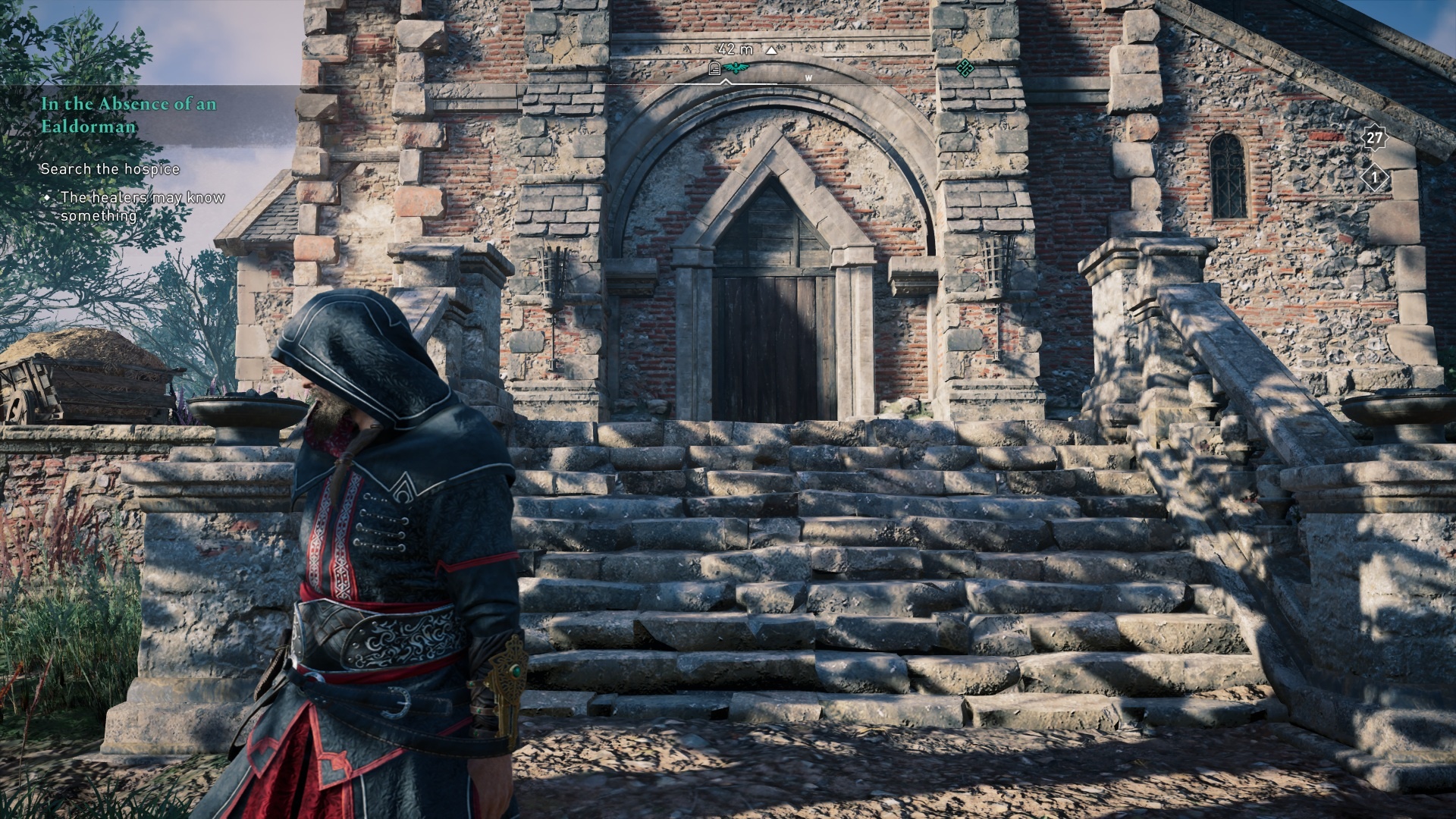Open the star-shaped badge showing 27
This screenshot has width=1456, height=819.
coord(1374,138)
